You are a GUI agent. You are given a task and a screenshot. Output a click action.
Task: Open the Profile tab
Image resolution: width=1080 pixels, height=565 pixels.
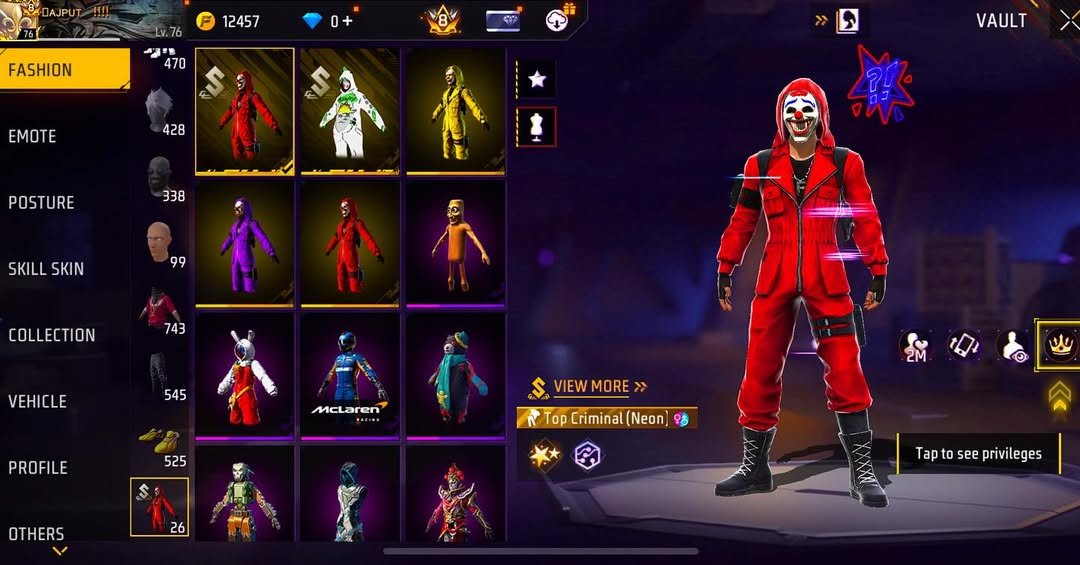point(38,467)
